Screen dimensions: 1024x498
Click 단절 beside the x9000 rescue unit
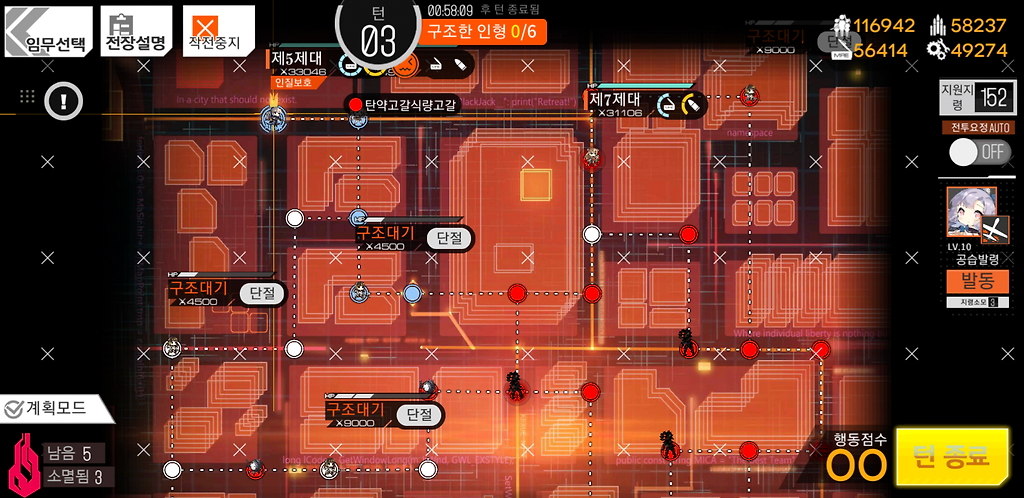click(420, 414)
